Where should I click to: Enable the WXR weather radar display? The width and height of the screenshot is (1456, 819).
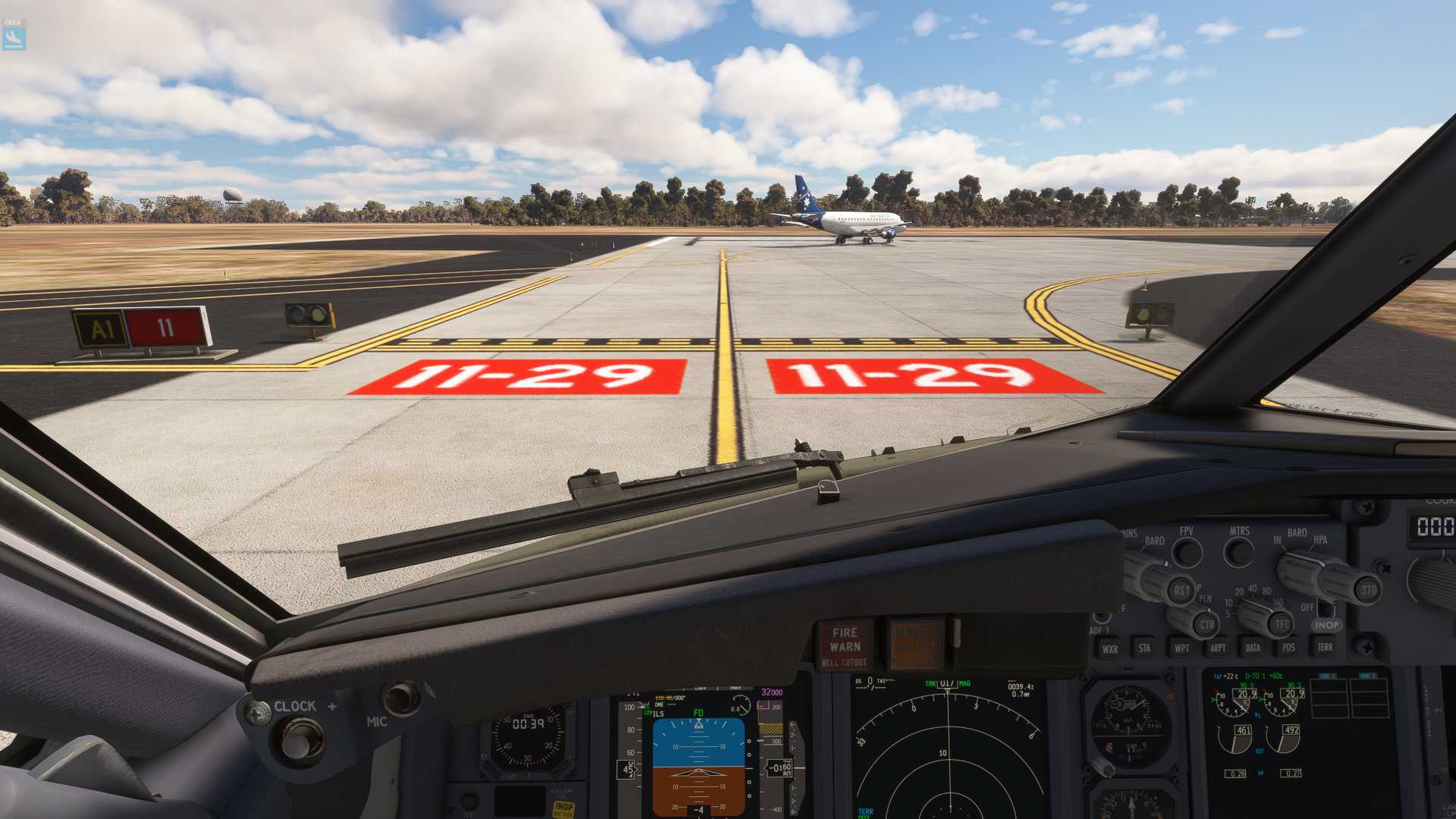pos(1109,649)
